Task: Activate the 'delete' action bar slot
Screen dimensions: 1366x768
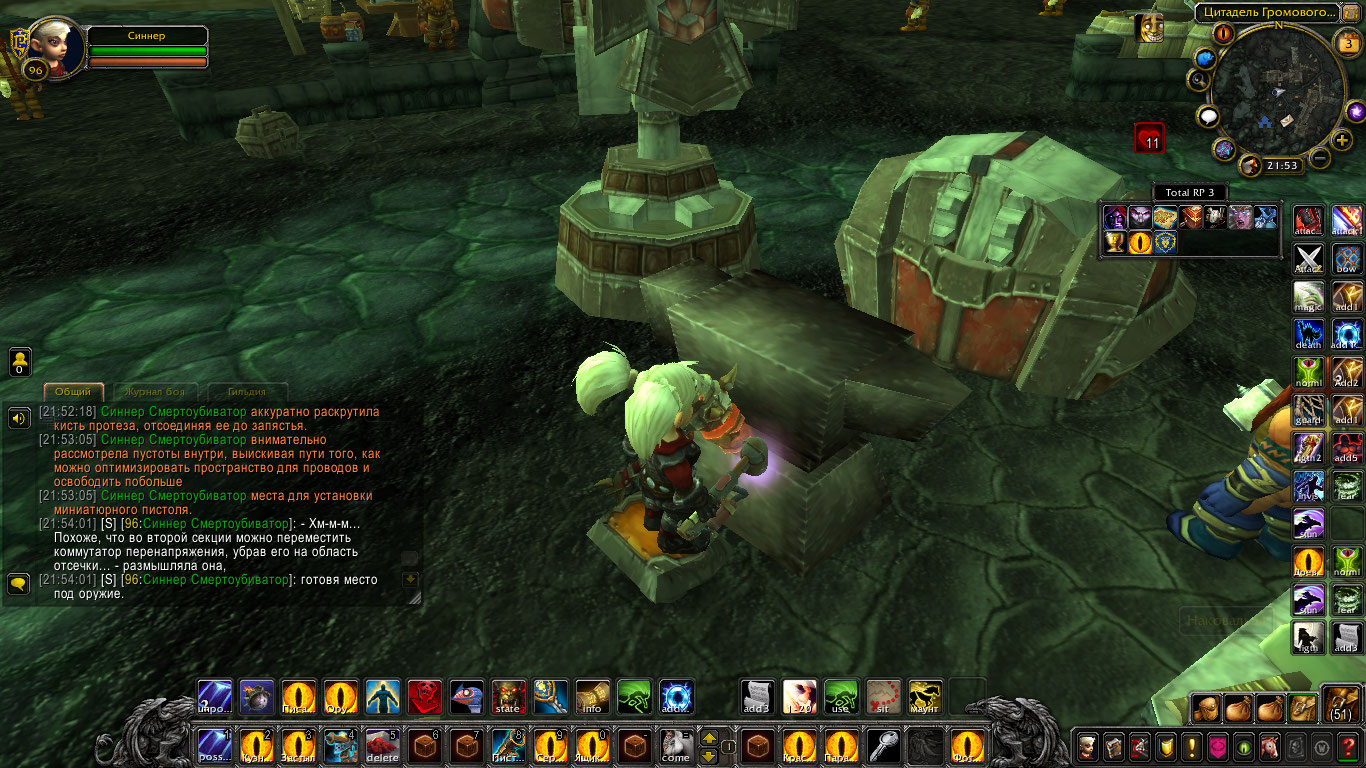Action: (383, 746)
